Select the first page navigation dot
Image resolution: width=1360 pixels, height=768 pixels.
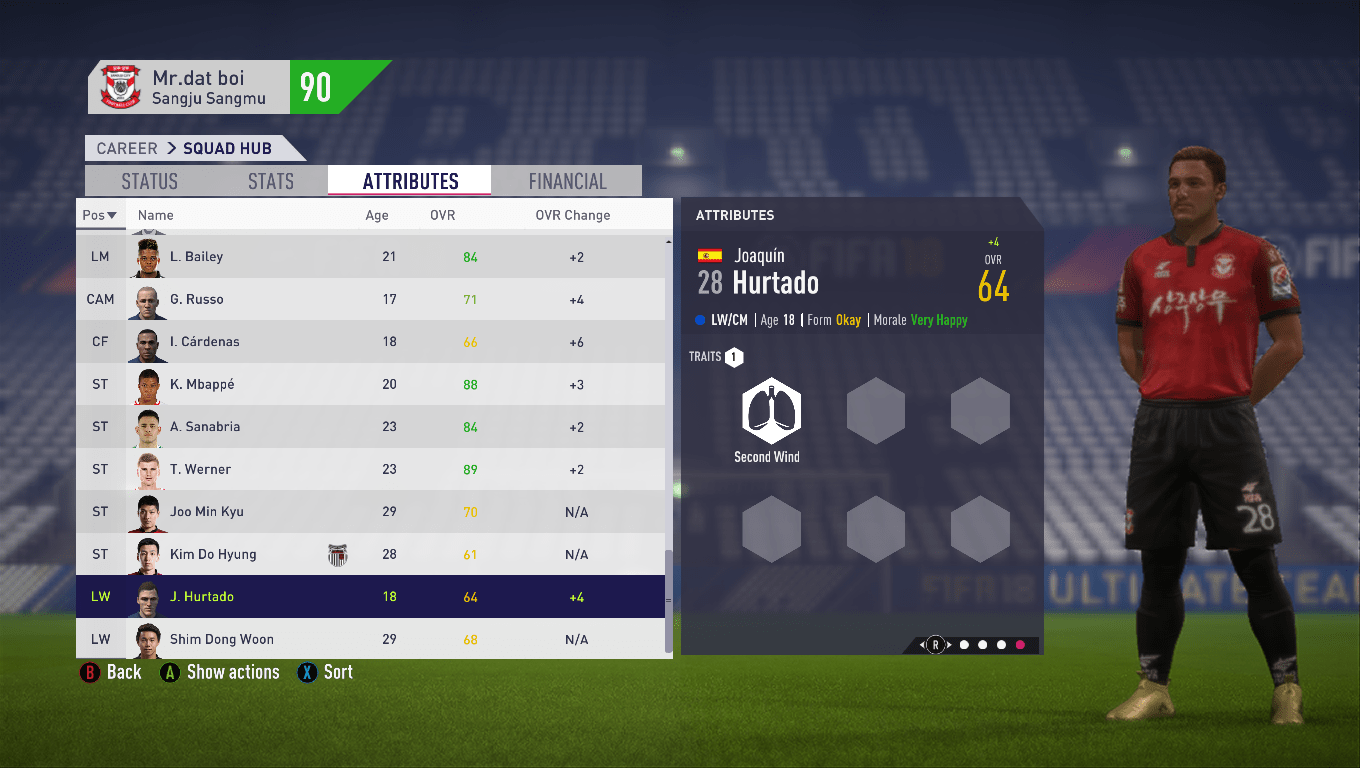click(964, 644)
